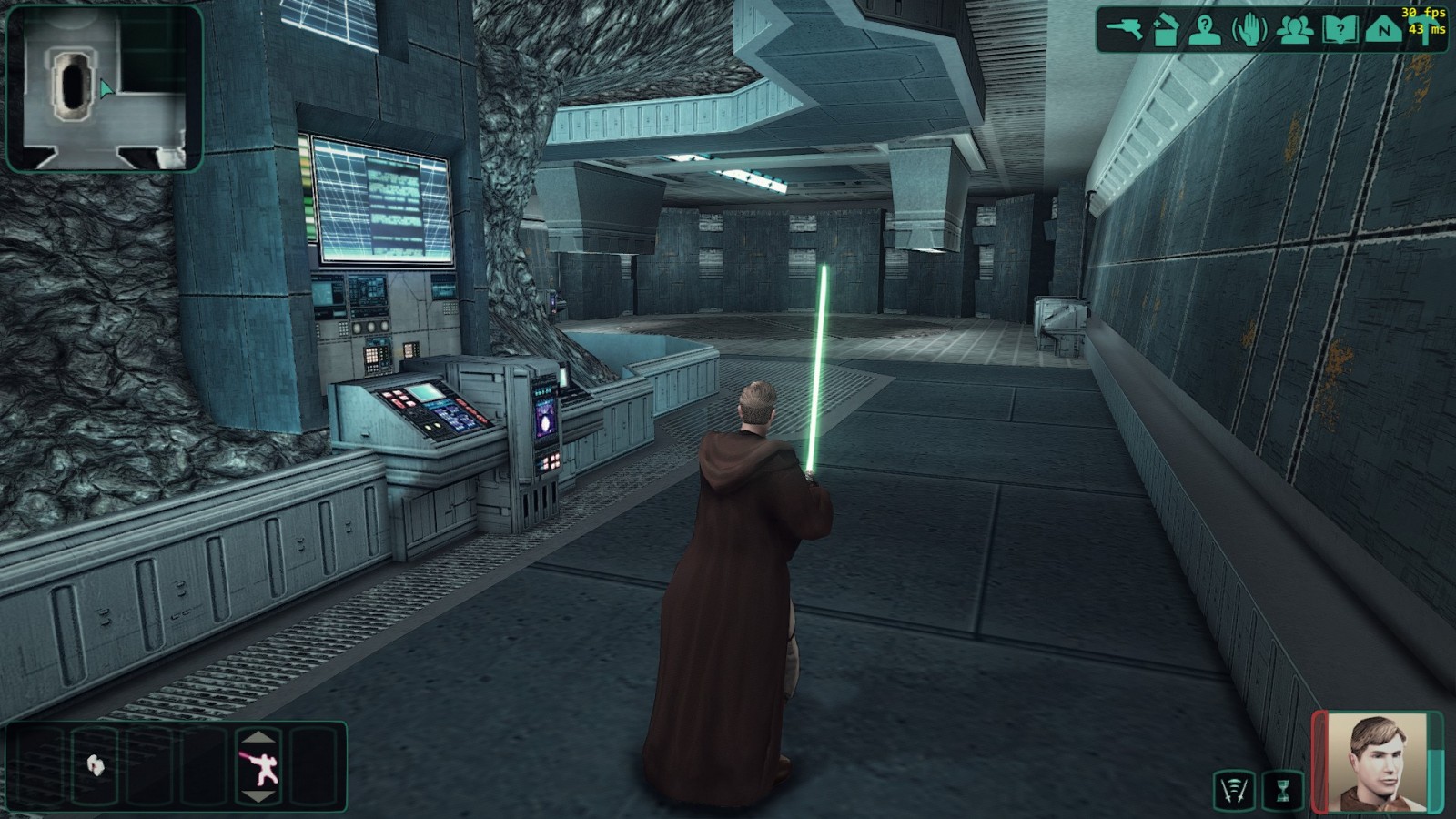
Task: Open the character sheet silhouette icon
Action: point(1205,29)
